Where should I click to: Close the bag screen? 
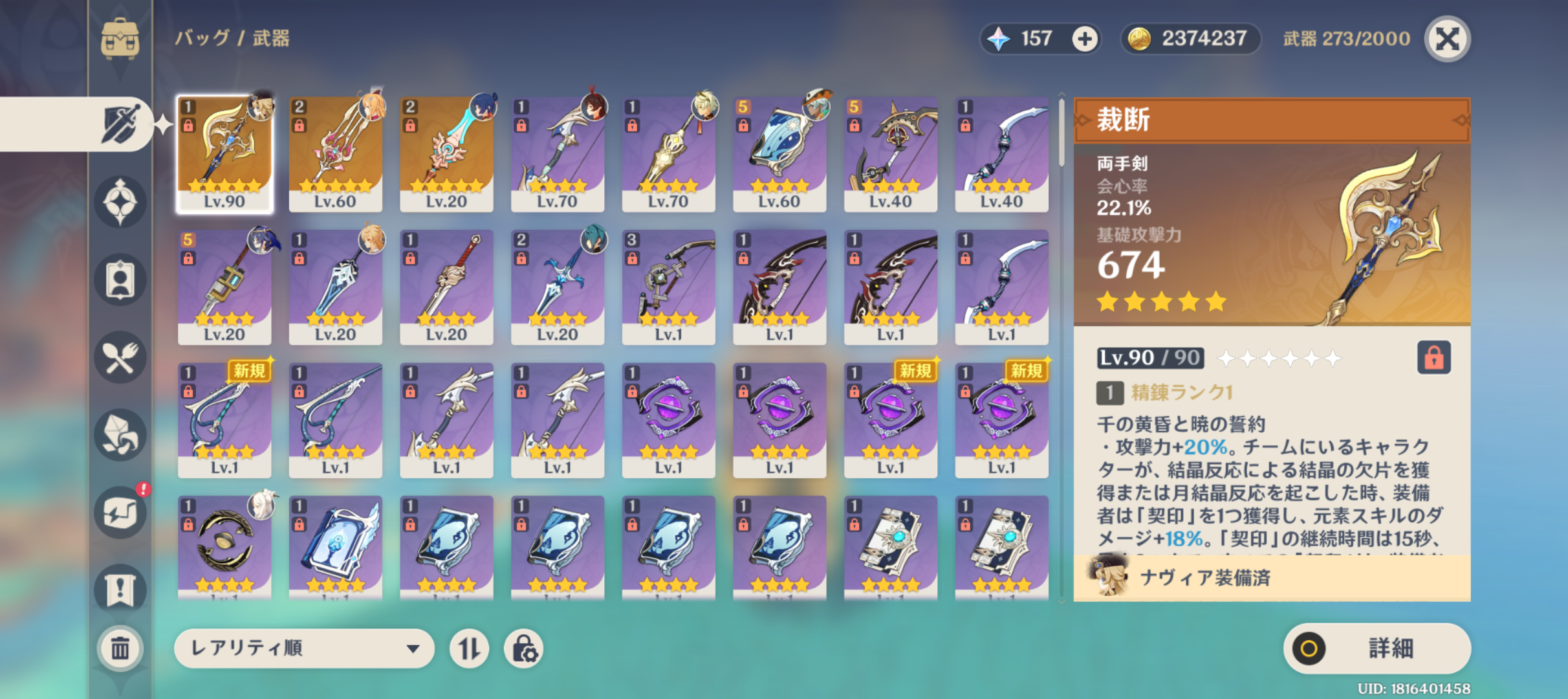point(1448,39)
